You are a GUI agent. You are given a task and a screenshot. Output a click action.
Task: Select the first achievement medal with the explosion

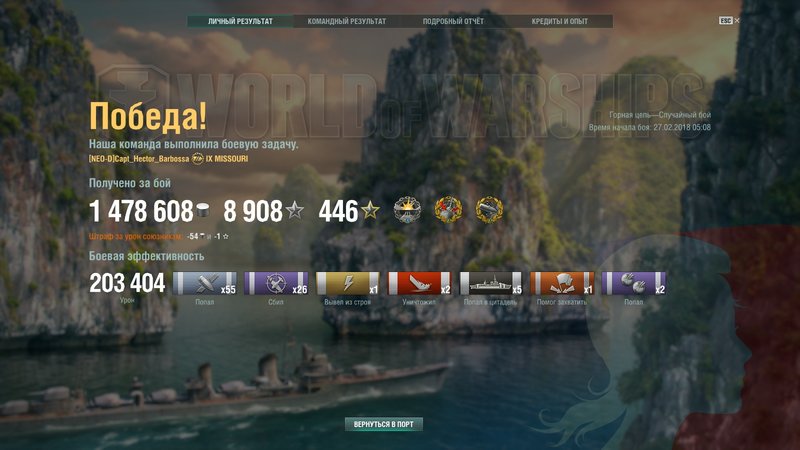tap(410, 209)
